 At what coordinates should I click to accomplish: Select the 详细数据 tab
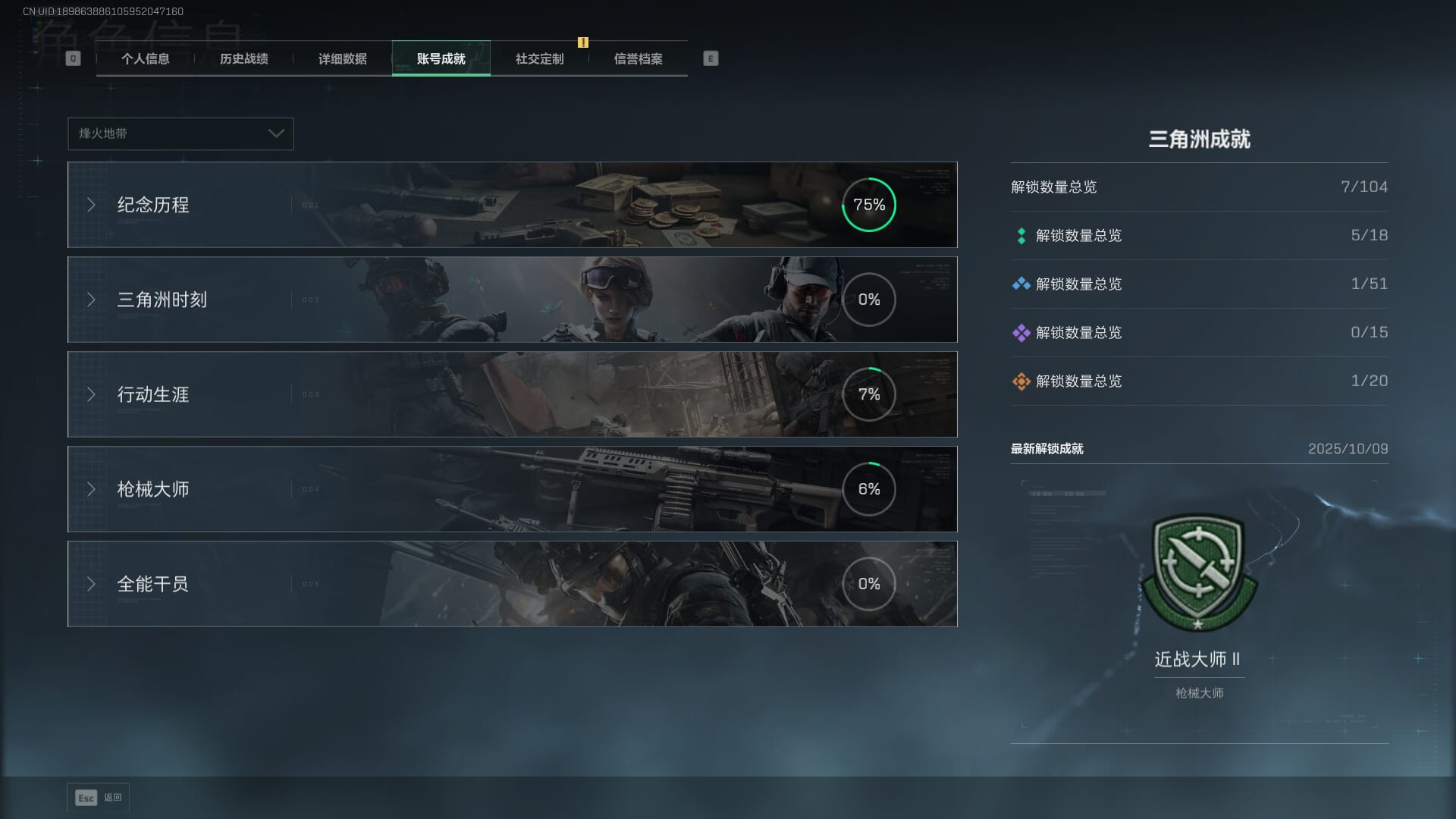[342, 59]
